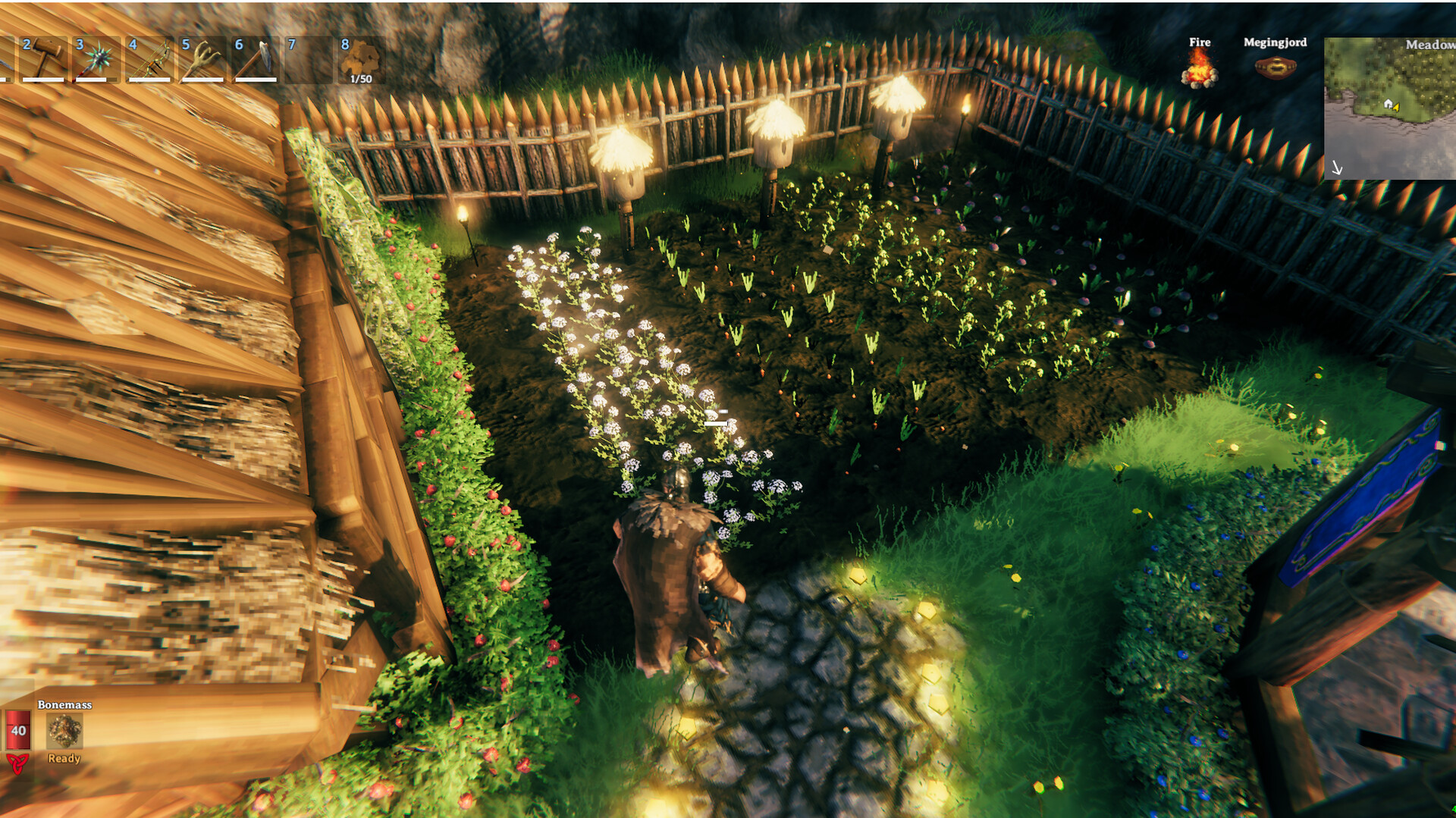Click the Meadows biome label
1456x818 pixels.
pos(1429,45)
